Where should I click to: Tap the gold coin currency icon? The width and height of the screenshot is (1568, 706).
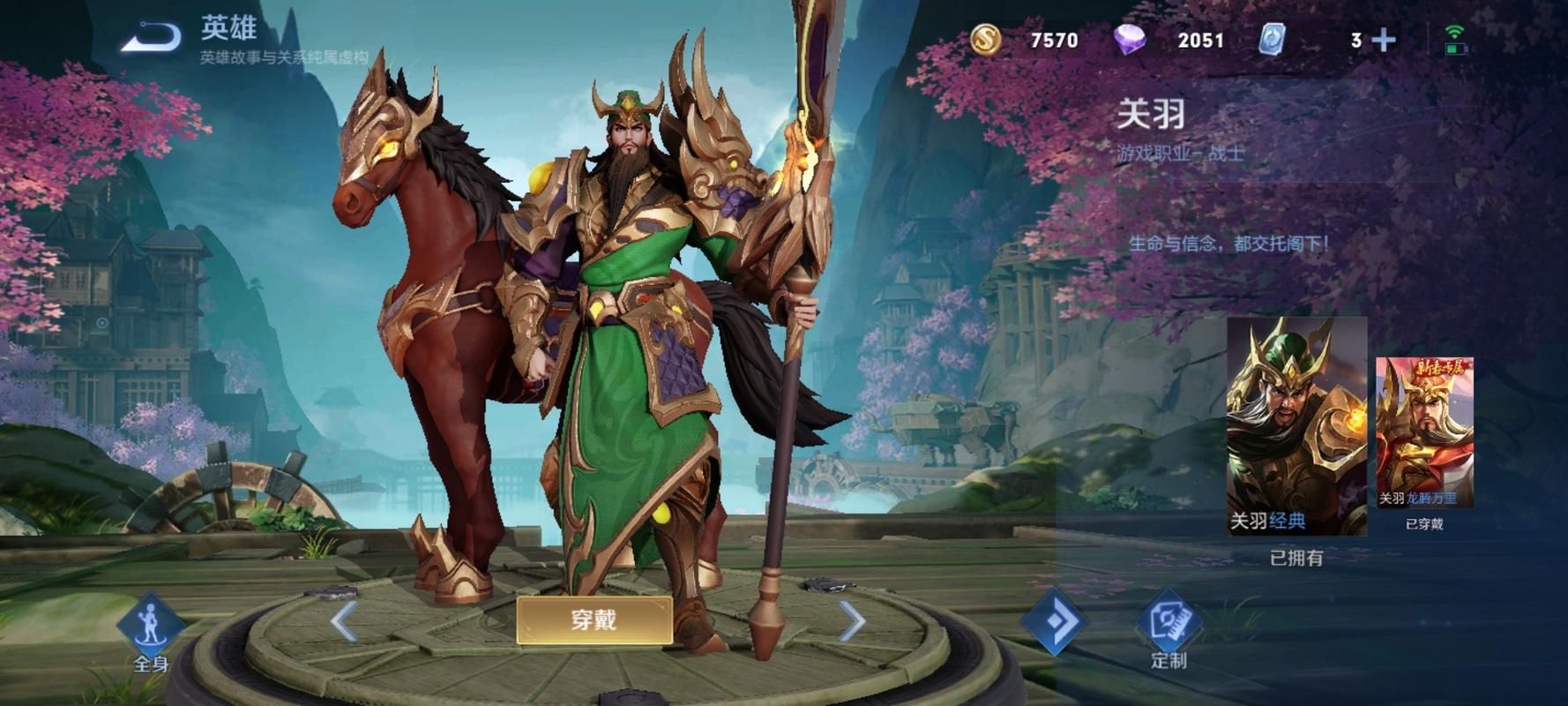pos(988,39)
